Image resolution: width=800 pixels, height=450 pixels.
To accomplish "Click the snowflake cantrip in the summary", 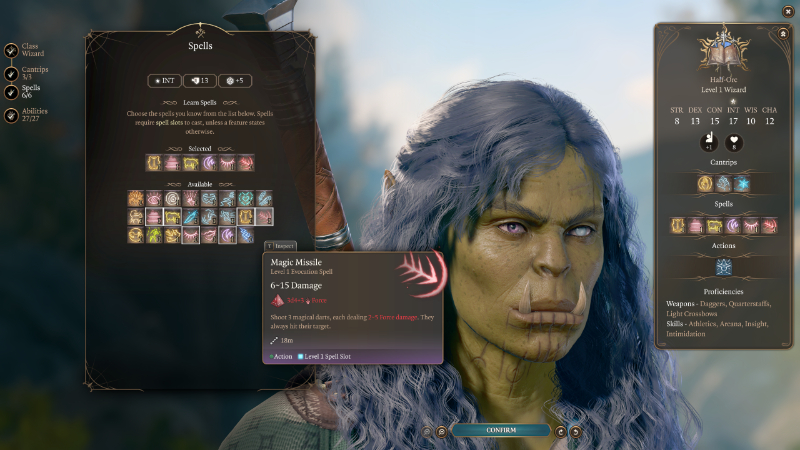I will [x=741, y=184].
